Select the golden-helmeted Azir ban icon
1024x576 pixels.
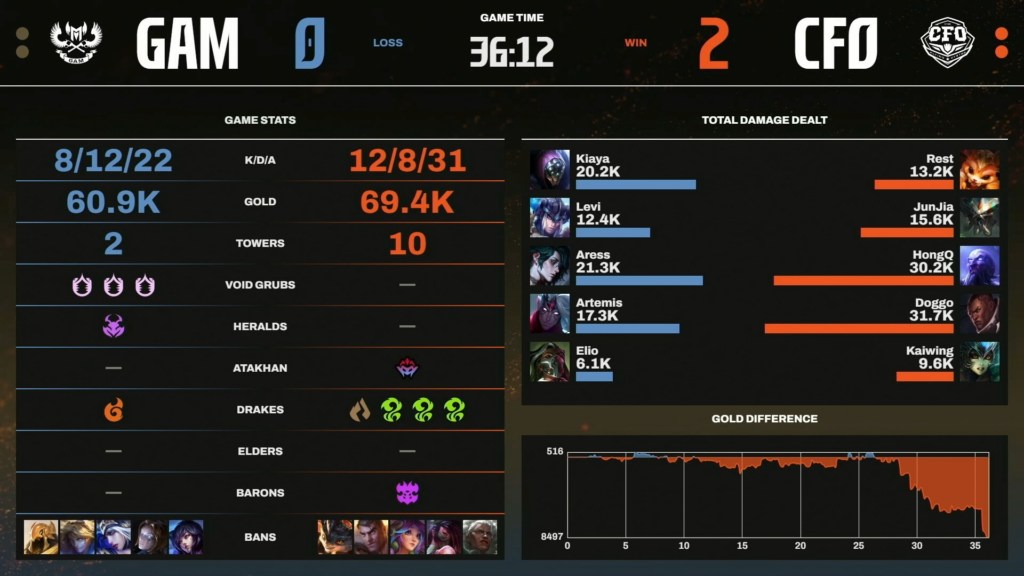coord(41,537)
